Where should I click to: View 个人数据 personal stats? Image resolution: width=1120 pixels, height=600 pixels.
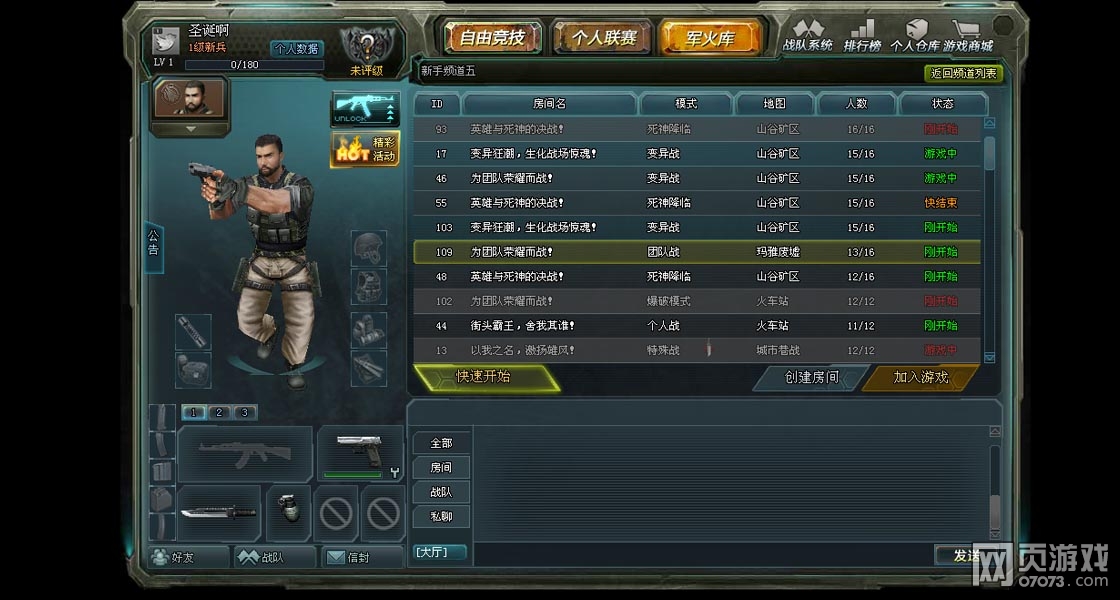coord(296,48)
